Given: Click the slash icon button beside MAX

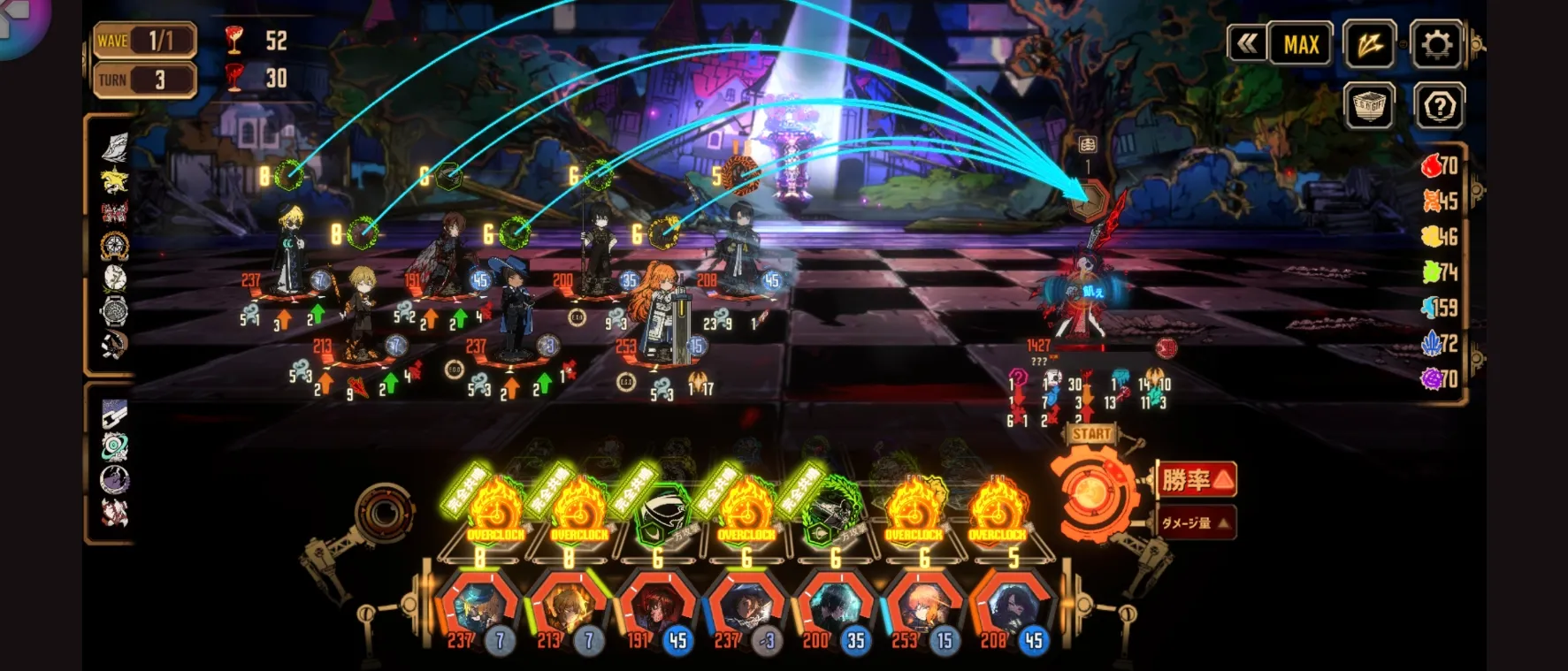Looking at the screenshot, I should tap(1369, 44).
